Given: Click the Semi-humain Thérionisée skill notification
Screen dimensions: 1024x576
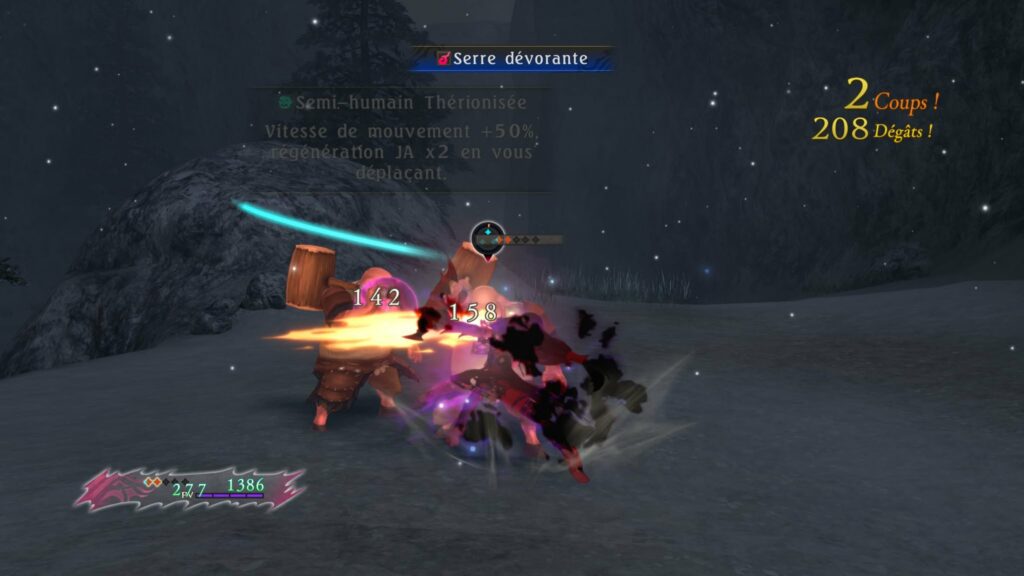Looking at the screenshot, I should point(402,103).
